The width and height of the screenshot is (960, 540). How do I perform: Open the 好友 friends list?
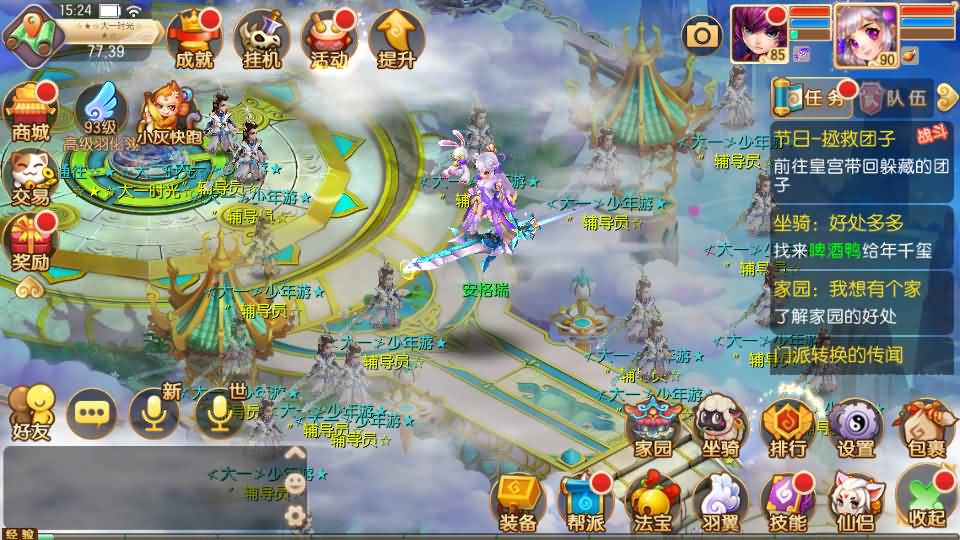pyautogui.click(x=29, y=413)
